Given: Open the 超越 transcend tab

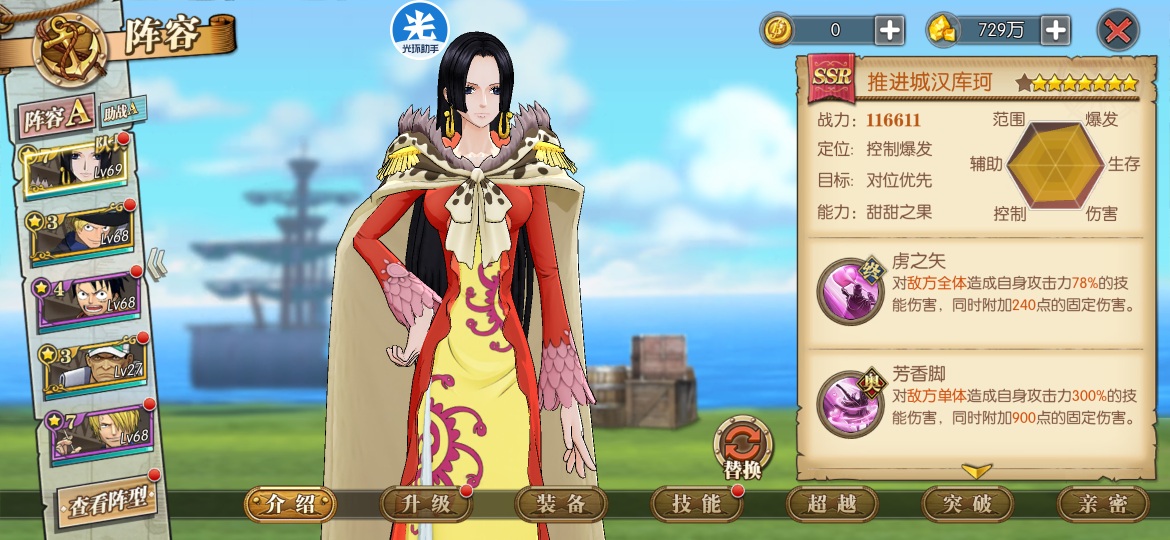Looking at the screenshot, I should (832, 504).
